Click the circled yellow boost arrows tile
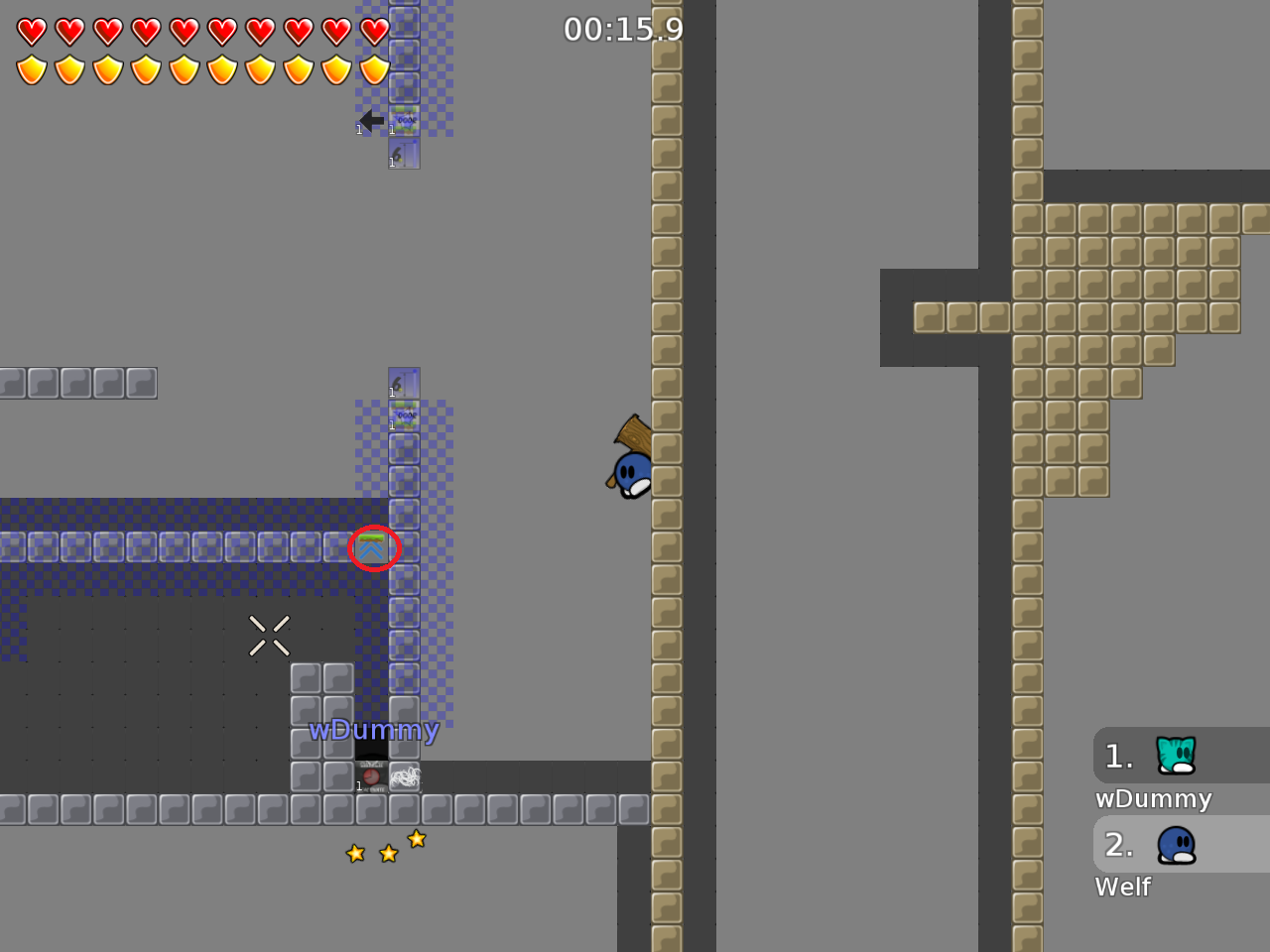Screen dimensions: 1270x952 point(372,546)
